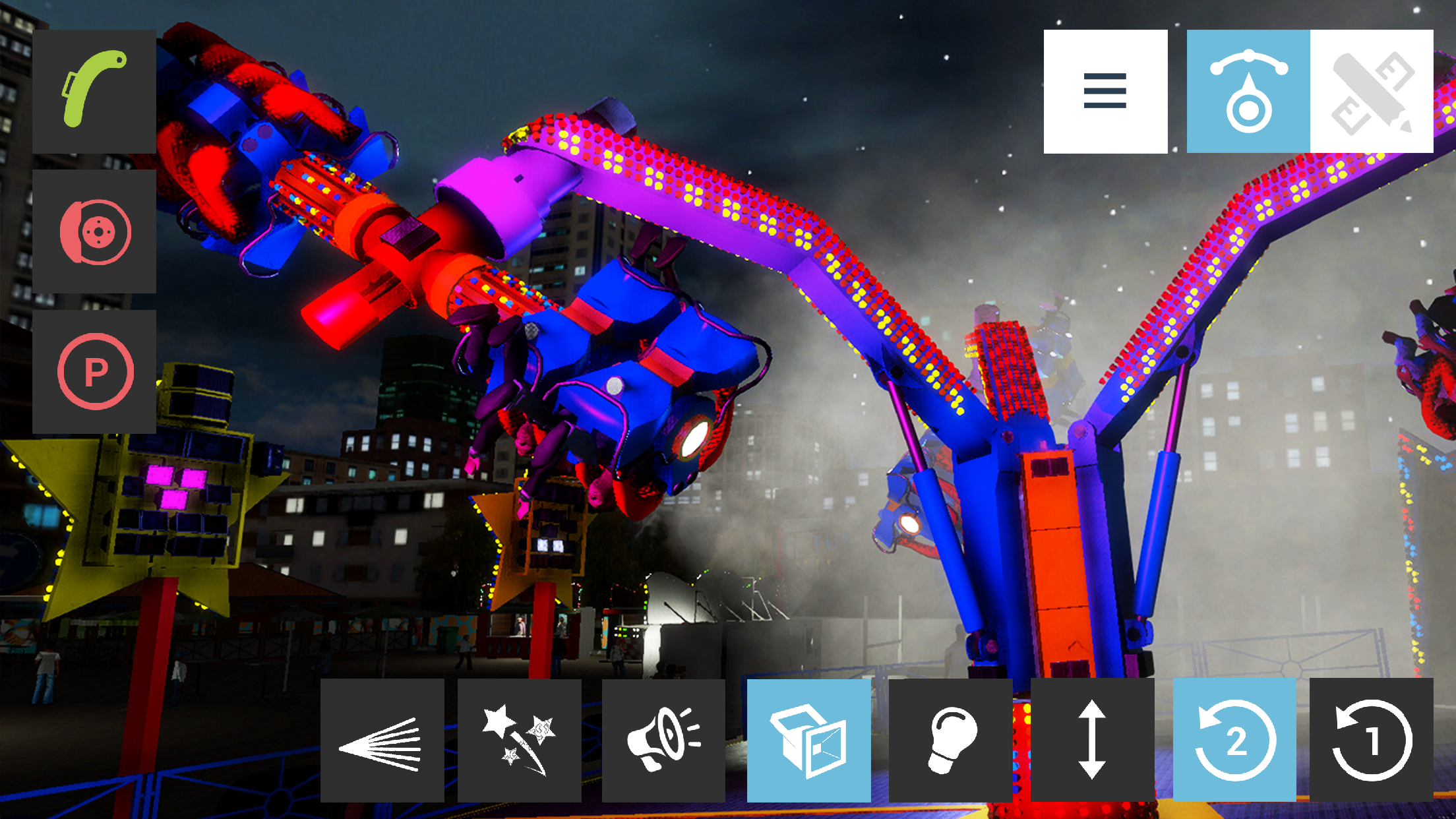The height and width of the screenshot is (819, 1456).
Task: Engage the red parking P button
Action: [x=94, y=371]
